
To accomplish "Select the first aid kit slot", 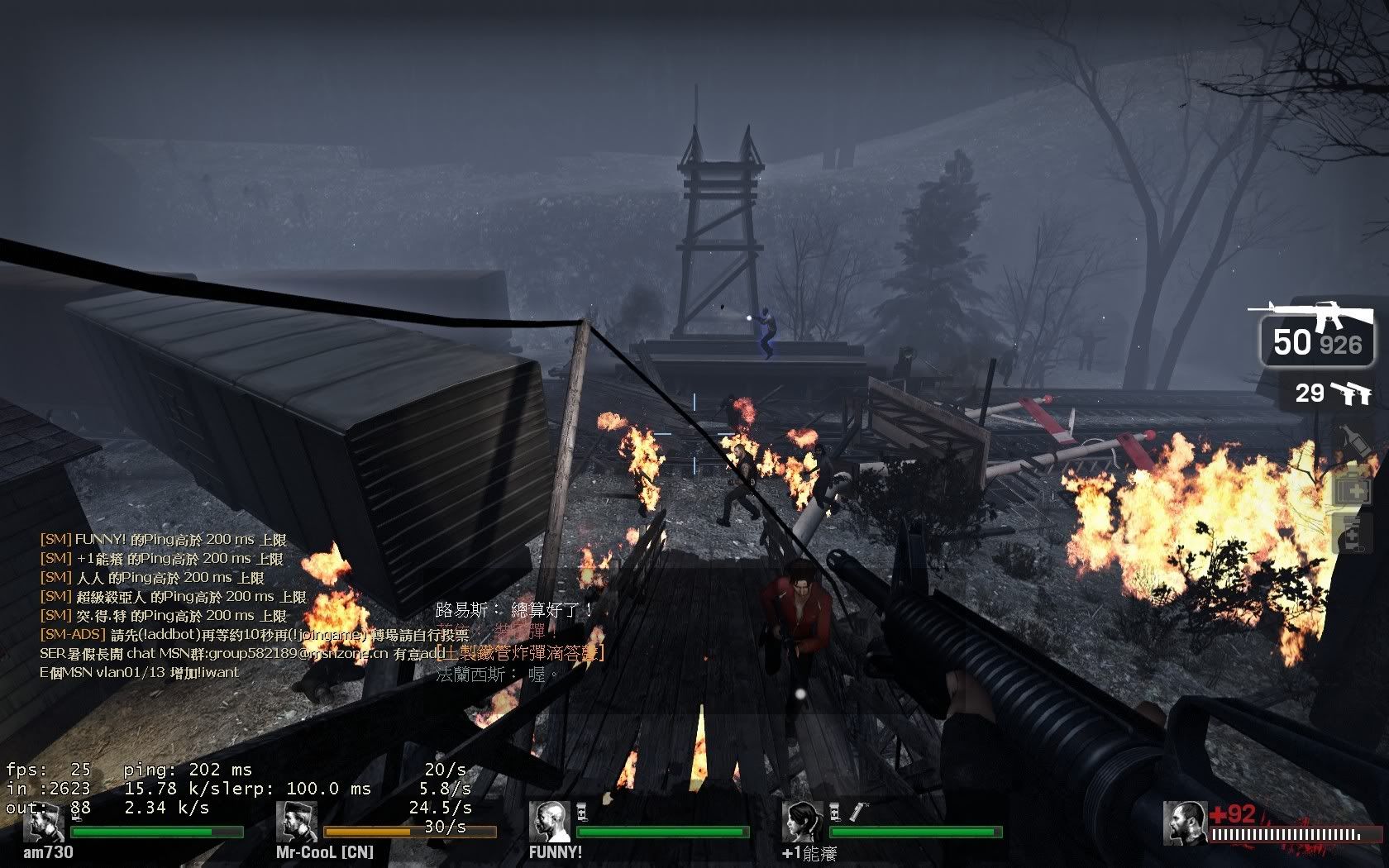I will click(x=1353, y=490).
